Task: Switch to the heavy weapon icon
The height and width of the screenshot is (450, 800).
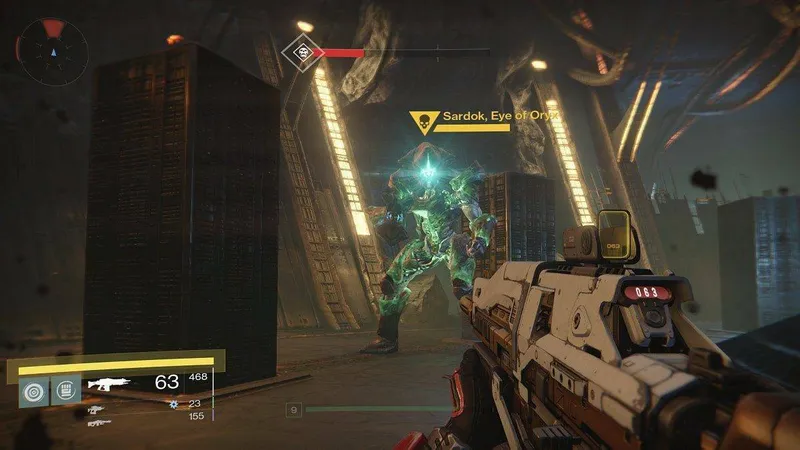Action: pyautogui.click(x=98, y=423)
